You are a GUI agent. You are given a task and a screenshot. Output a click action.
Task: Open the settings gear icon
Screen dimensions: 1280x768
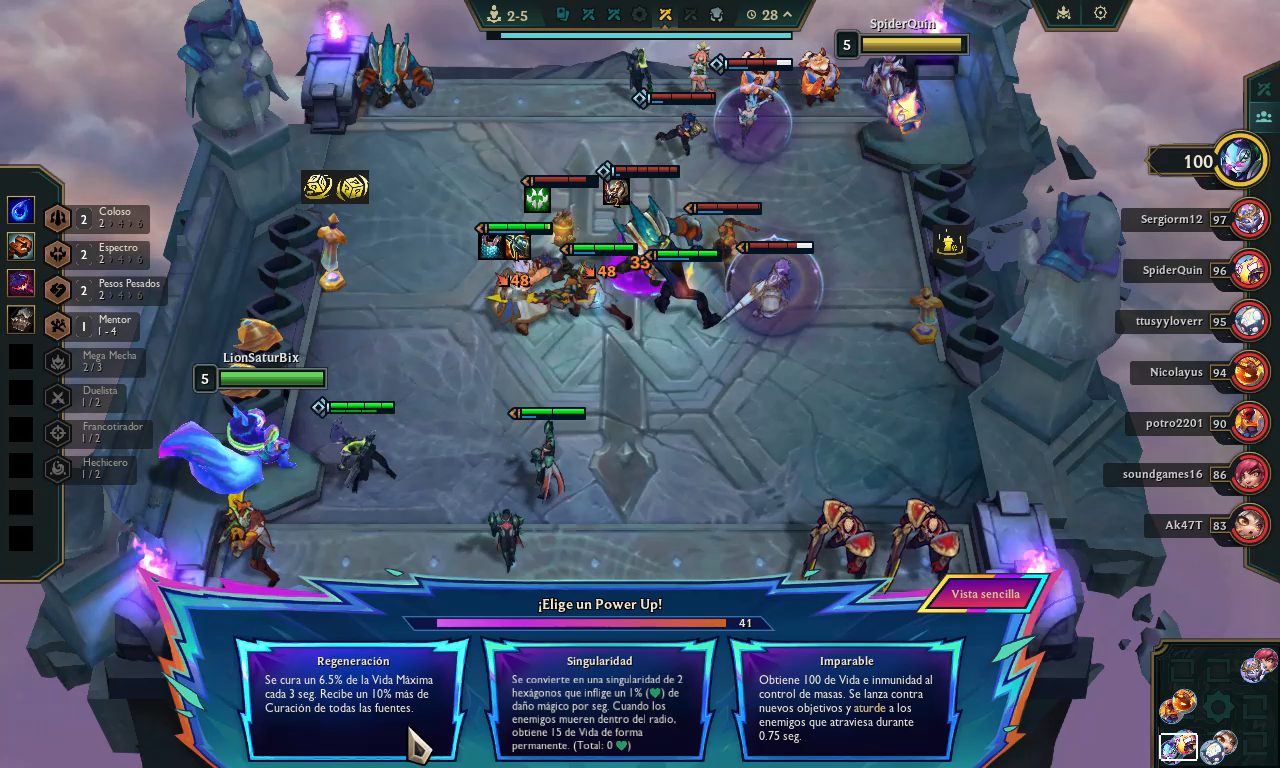click(x=1100, y=13)
